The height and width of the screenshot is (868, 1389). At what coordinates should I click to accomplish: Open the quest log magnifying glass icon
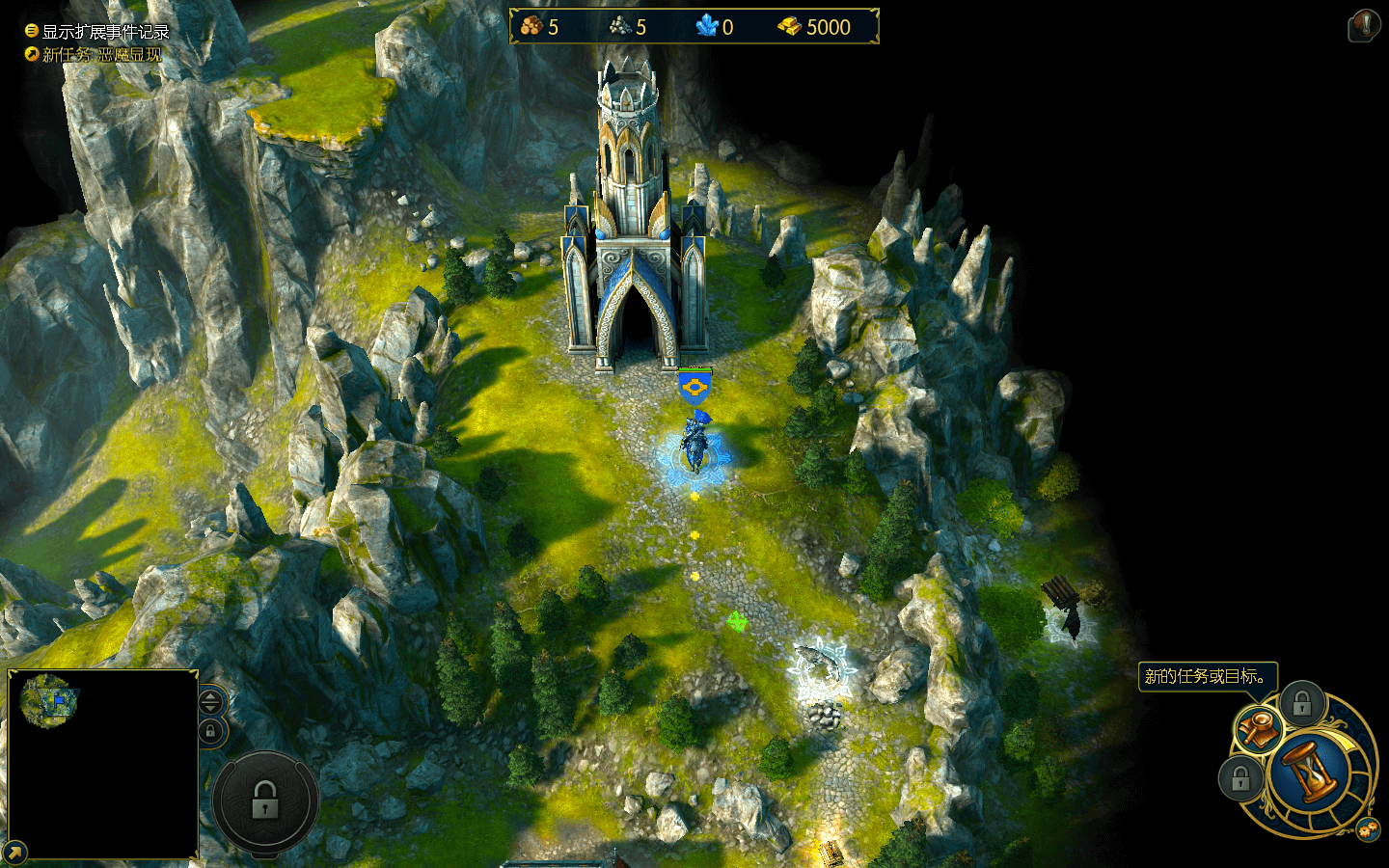point(1258,730)
